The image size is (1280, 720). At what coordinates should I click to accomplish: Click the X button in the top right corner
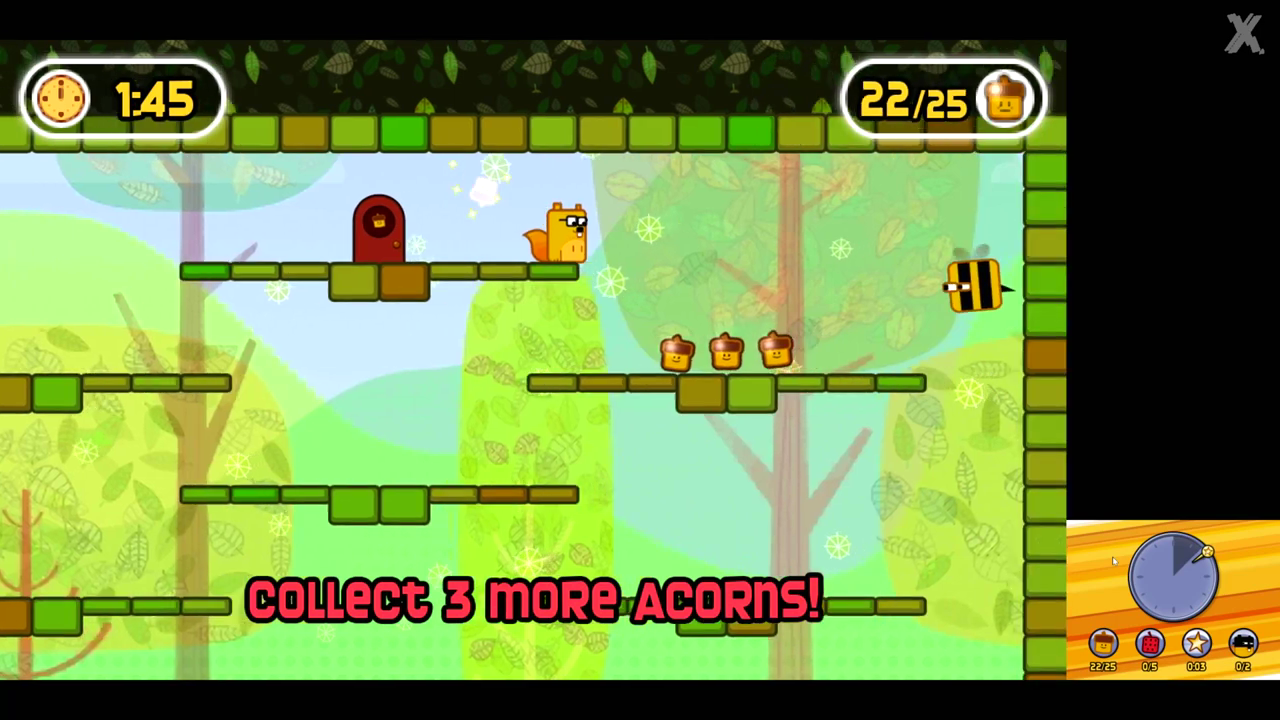coord(1243,34)
